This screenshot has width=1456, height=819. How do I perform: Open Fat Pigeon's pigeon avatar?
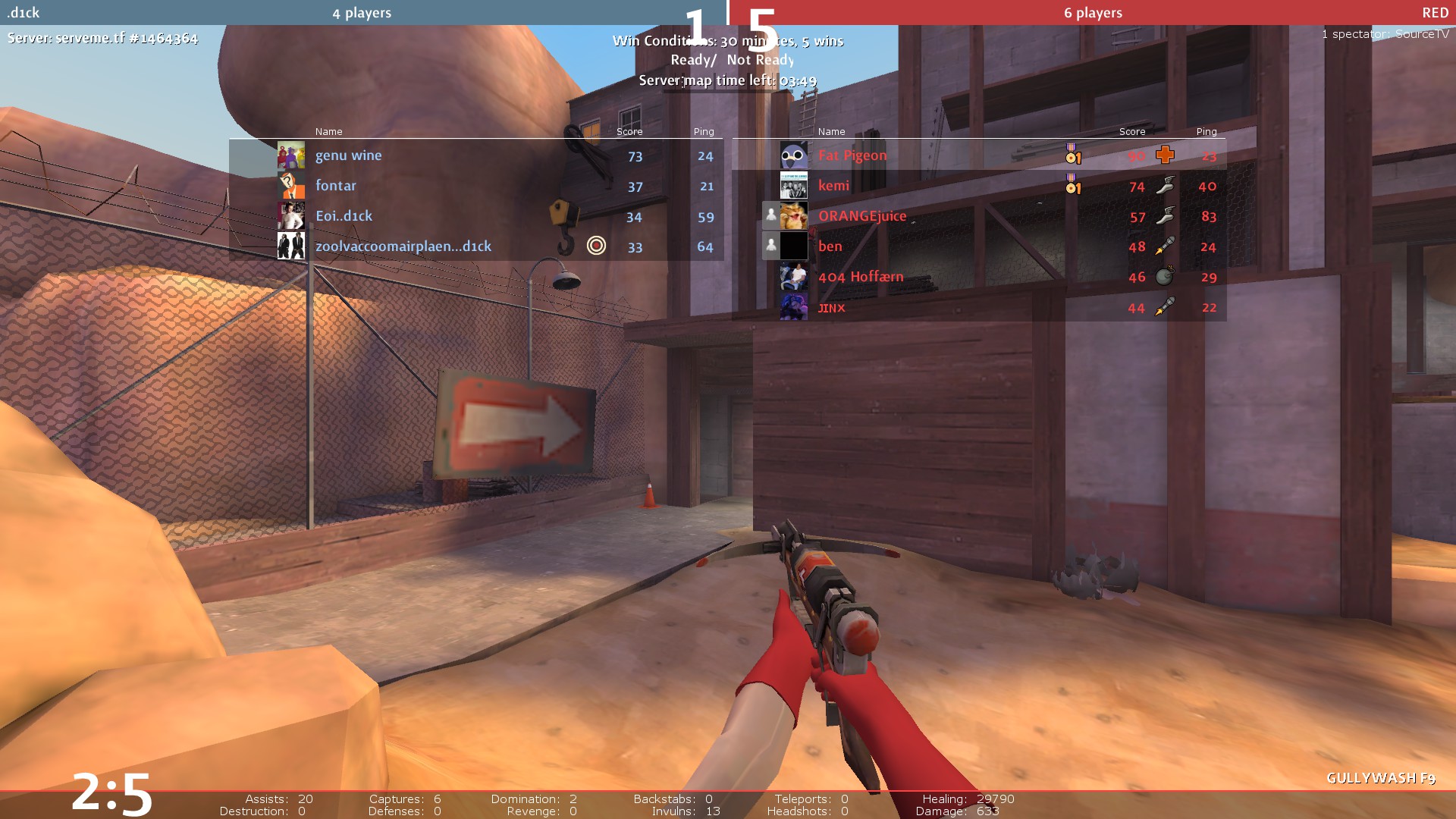point(793,155)
